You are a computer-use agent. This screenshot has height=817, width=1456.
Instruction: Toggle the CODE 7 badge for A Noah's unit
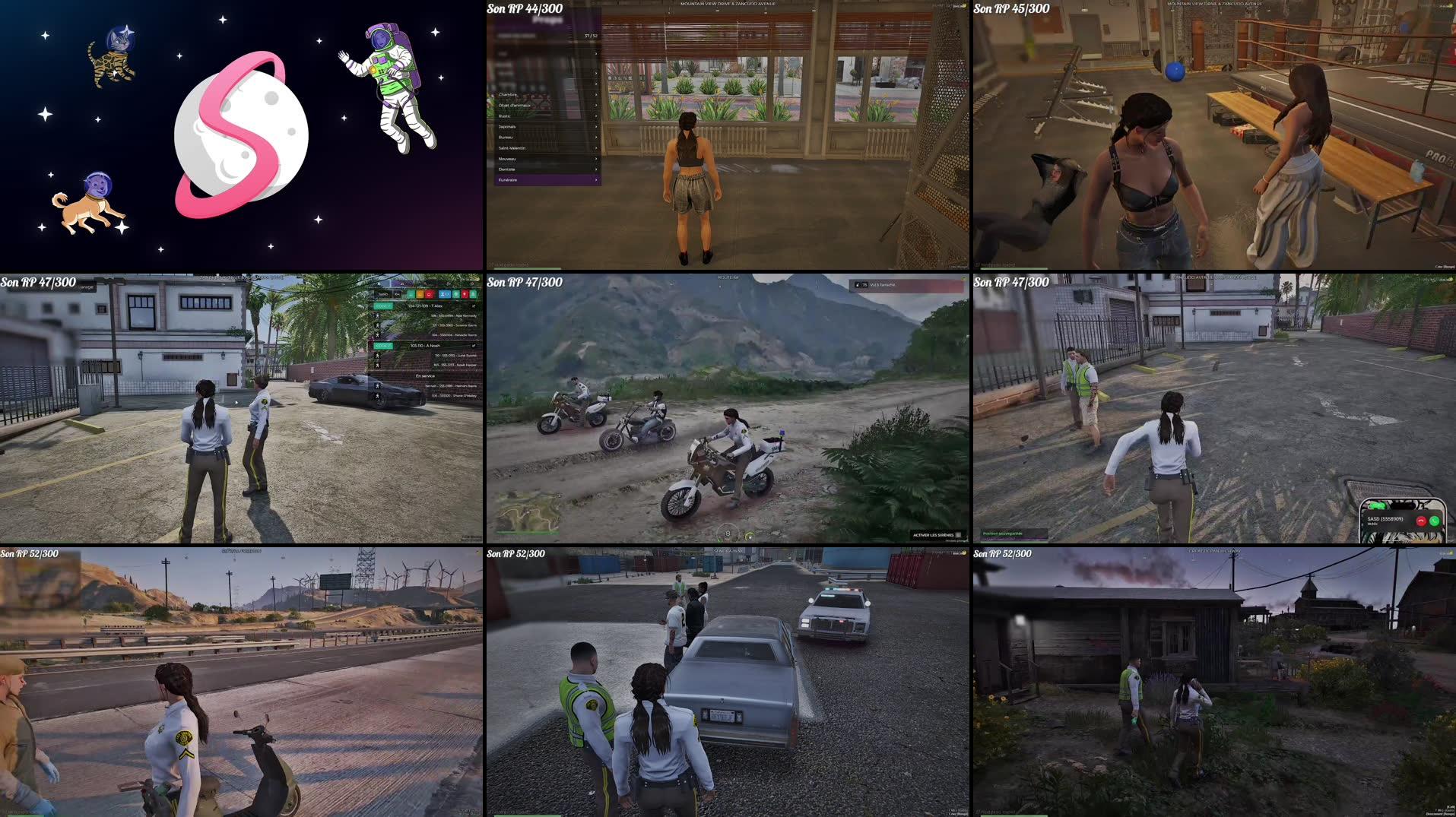click(x=382, y=346)
